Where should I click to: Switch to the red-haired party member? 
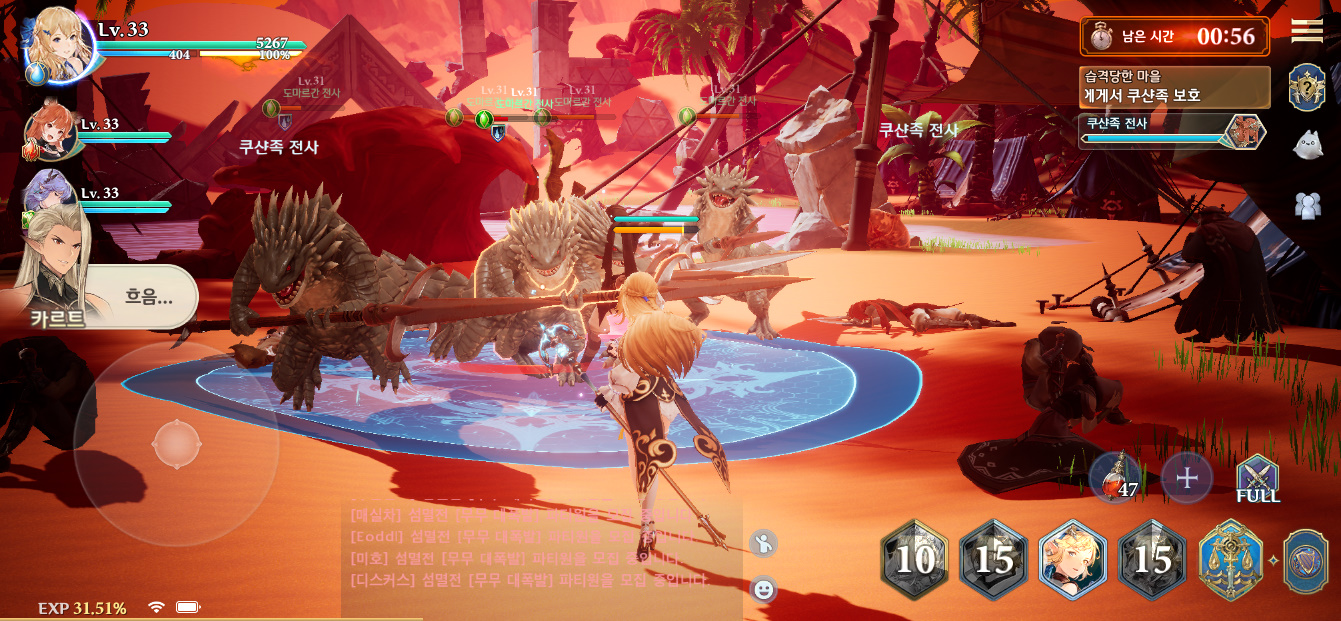pos(50,131)
